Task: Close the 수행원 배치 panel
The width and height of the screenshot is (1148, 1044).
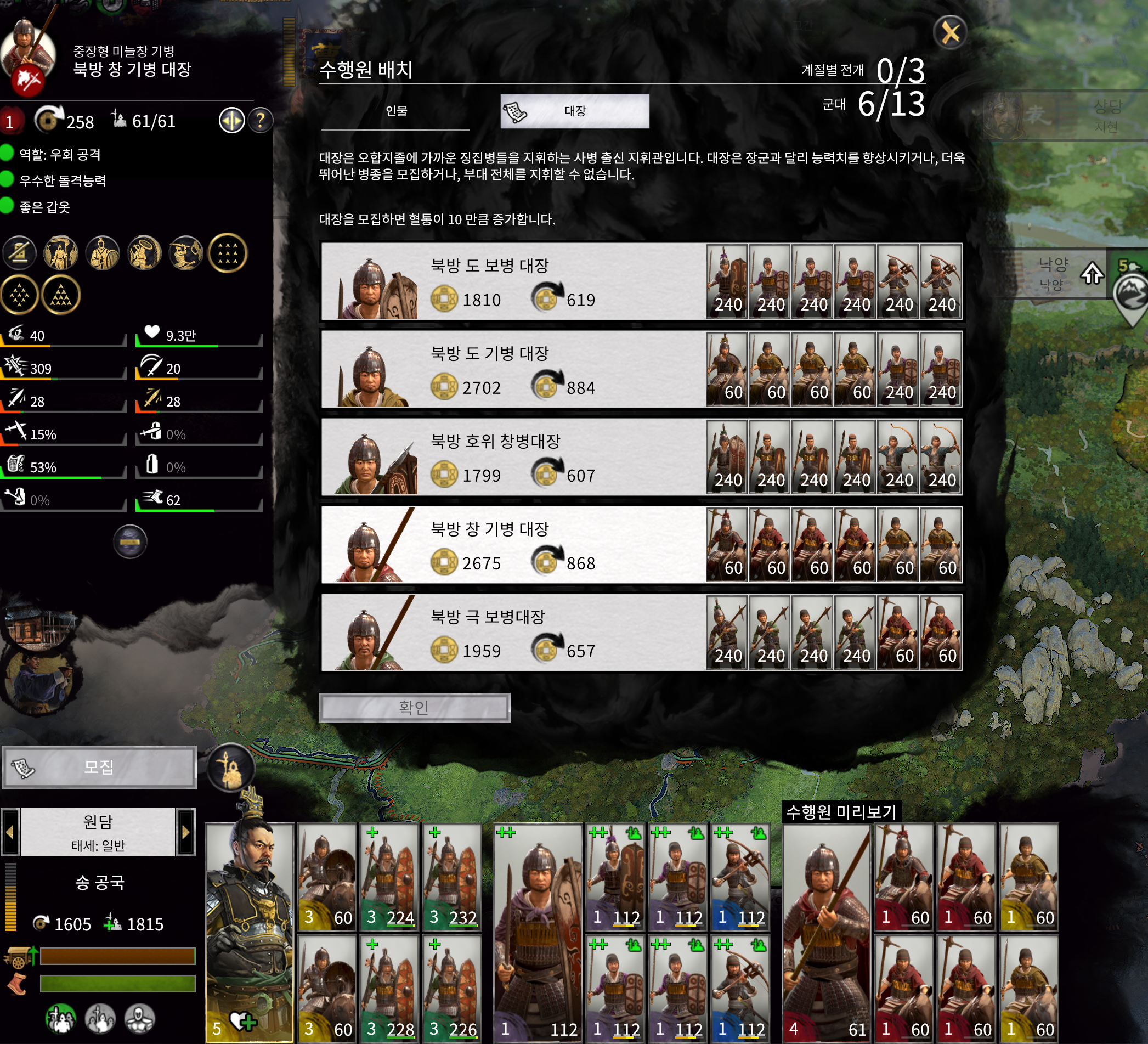Action: click(x=950, y=33)
